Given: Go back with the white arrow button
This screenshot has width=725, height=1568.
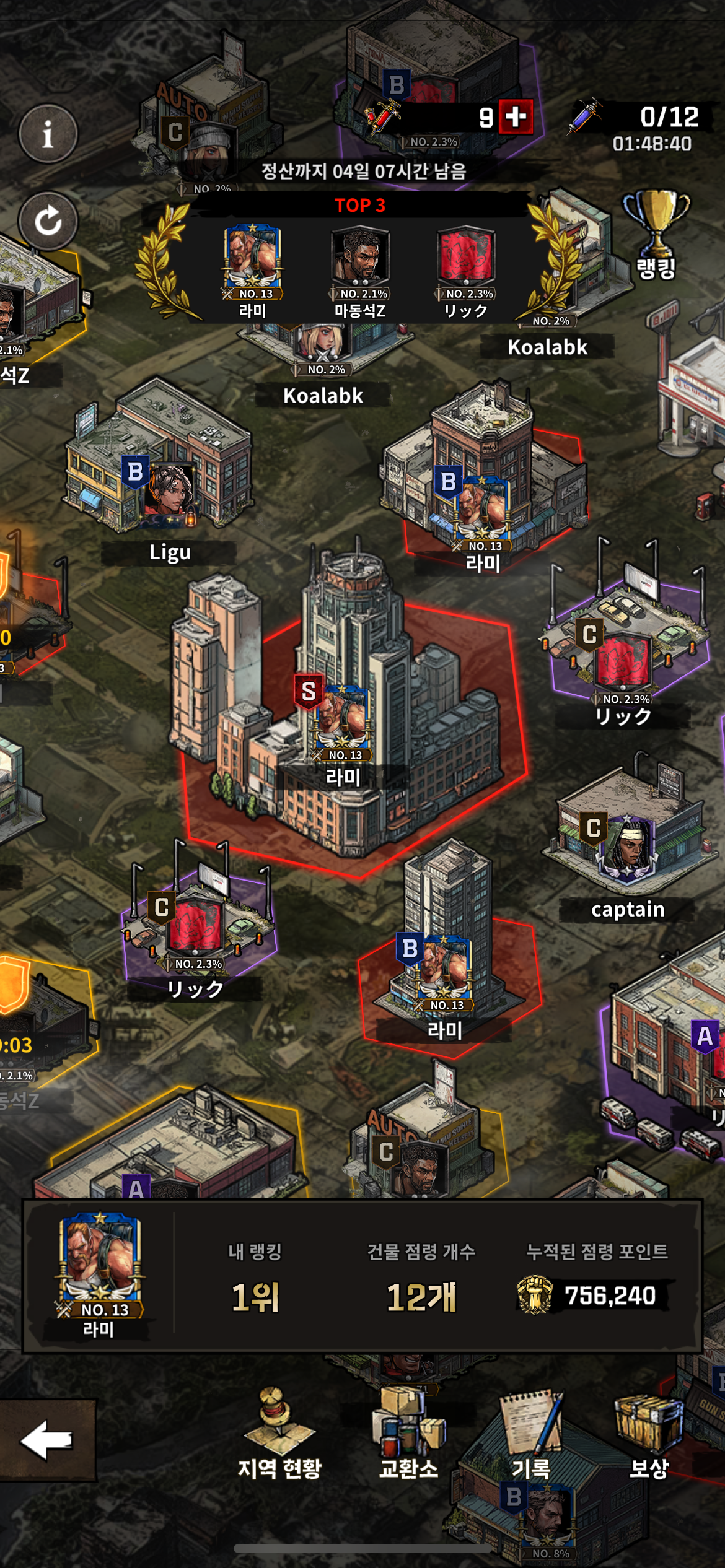Looking at the screenshot, I should click(x=47, y=1440).
